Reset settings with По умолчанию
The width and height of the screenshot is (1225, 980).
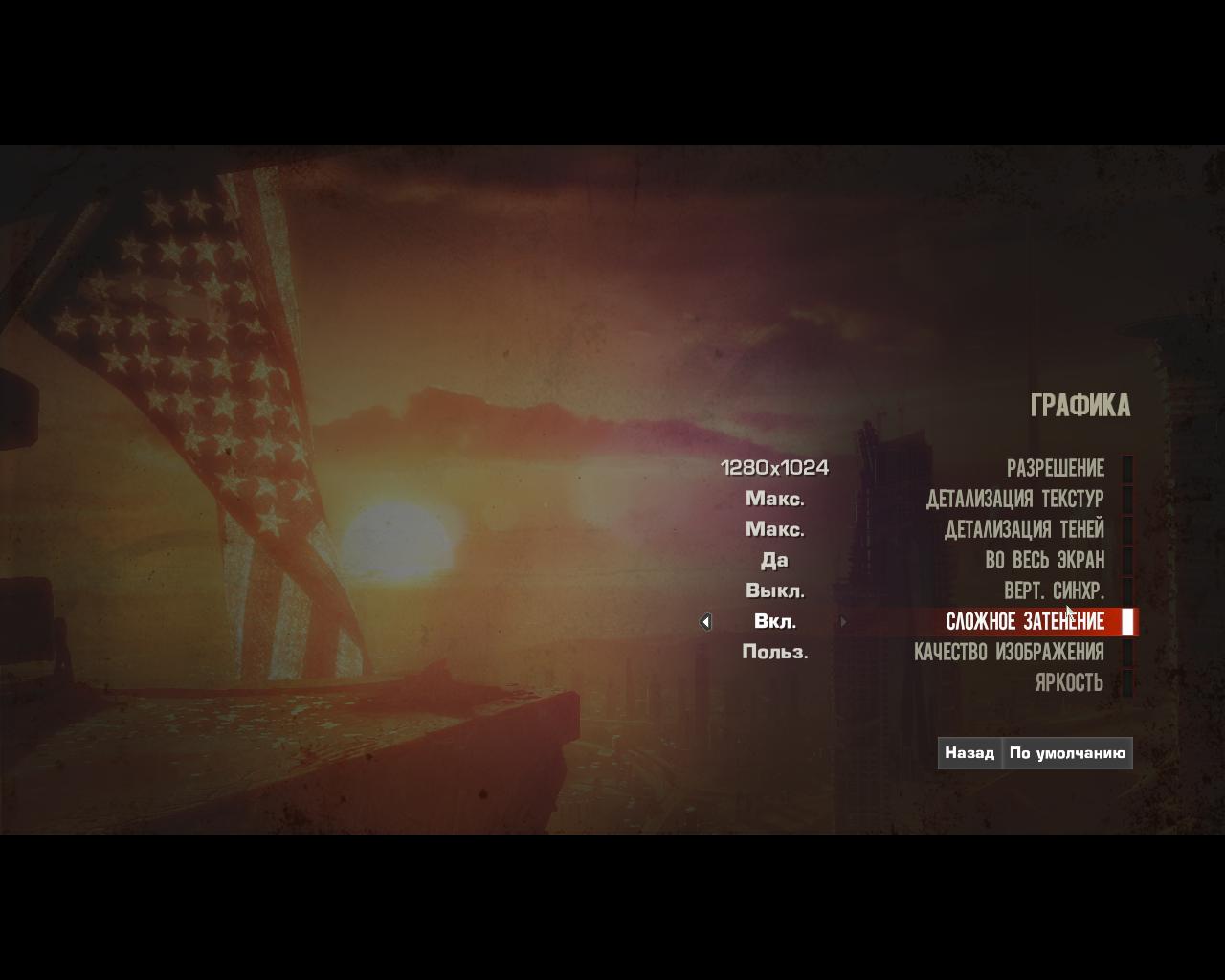(x=1067, y=753)
